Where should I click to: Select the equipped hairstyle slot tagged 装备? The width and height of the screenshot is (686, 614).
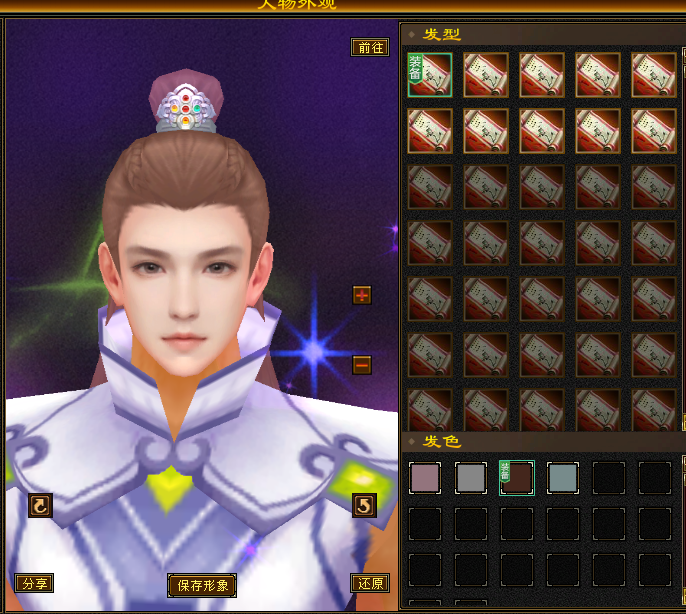tap(430, 75)
